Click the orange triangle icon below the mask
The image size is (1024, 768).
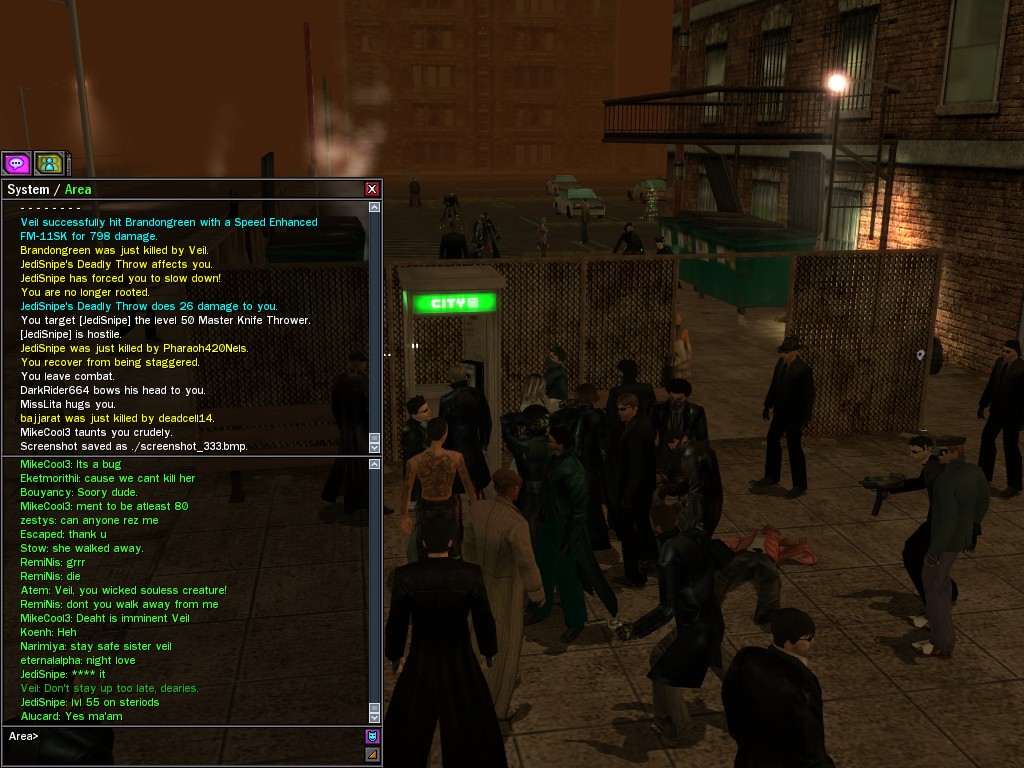click(372, 754)
